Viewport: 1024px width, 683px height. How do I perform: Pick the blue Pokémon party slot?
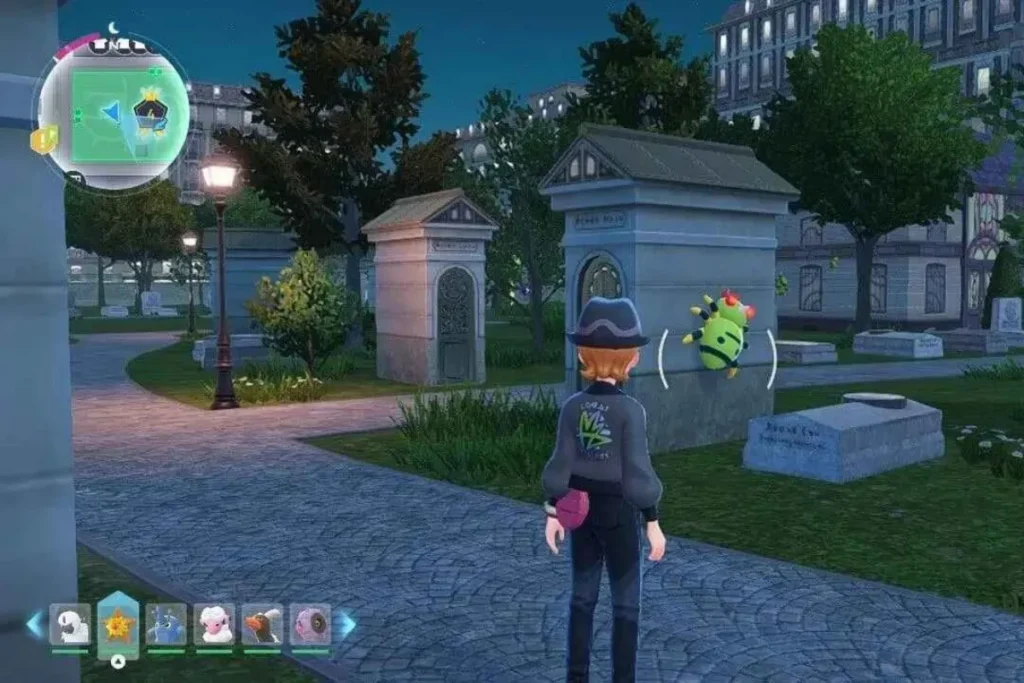166,624
